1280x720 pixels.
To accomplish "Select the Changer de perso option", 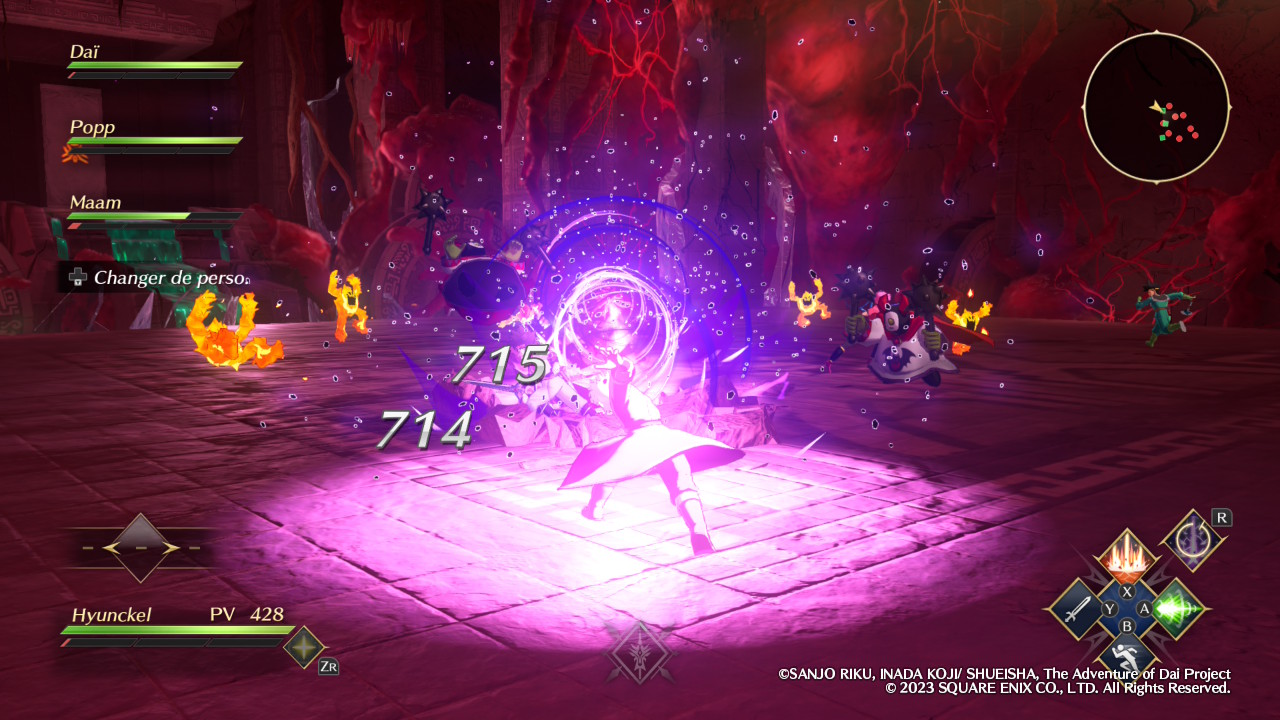I will 157,277.
